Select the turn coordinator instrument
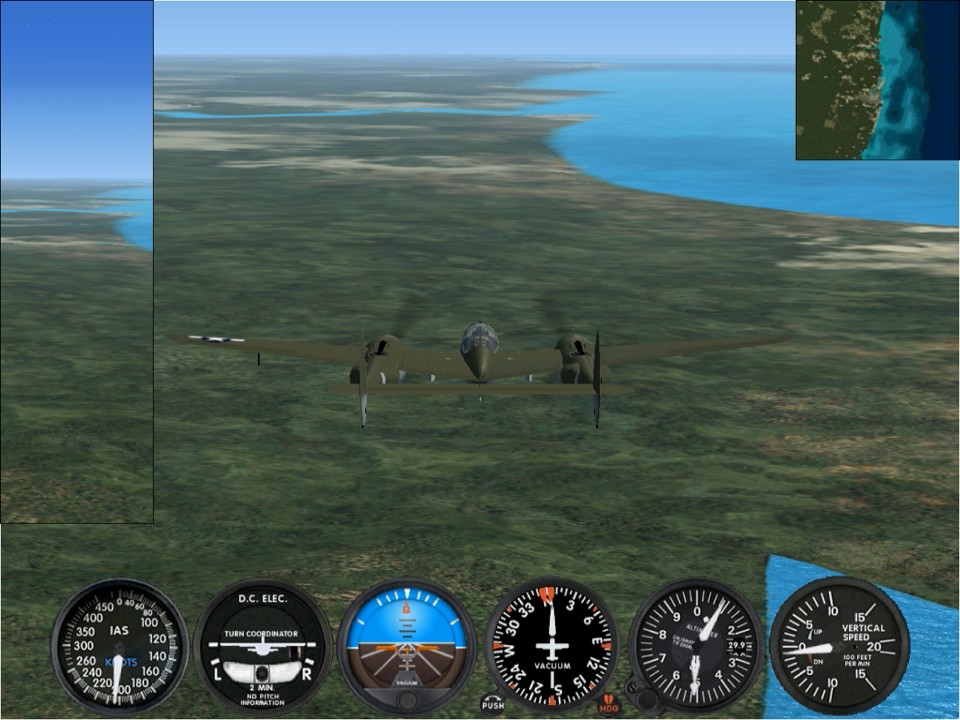 (x=262, y=646)
